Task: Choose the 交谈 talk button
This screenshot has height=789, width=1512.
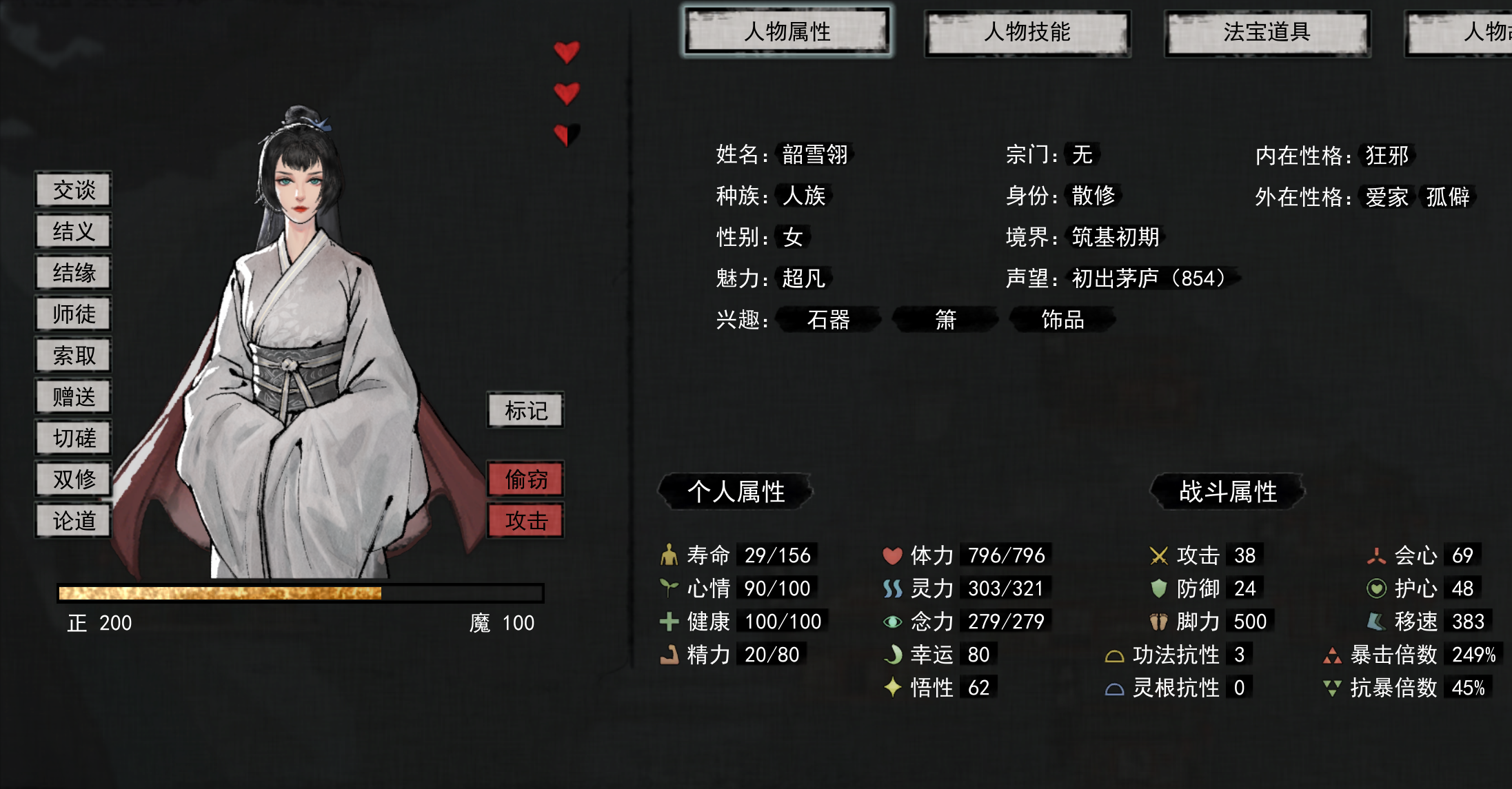Action: coord(74,190)
